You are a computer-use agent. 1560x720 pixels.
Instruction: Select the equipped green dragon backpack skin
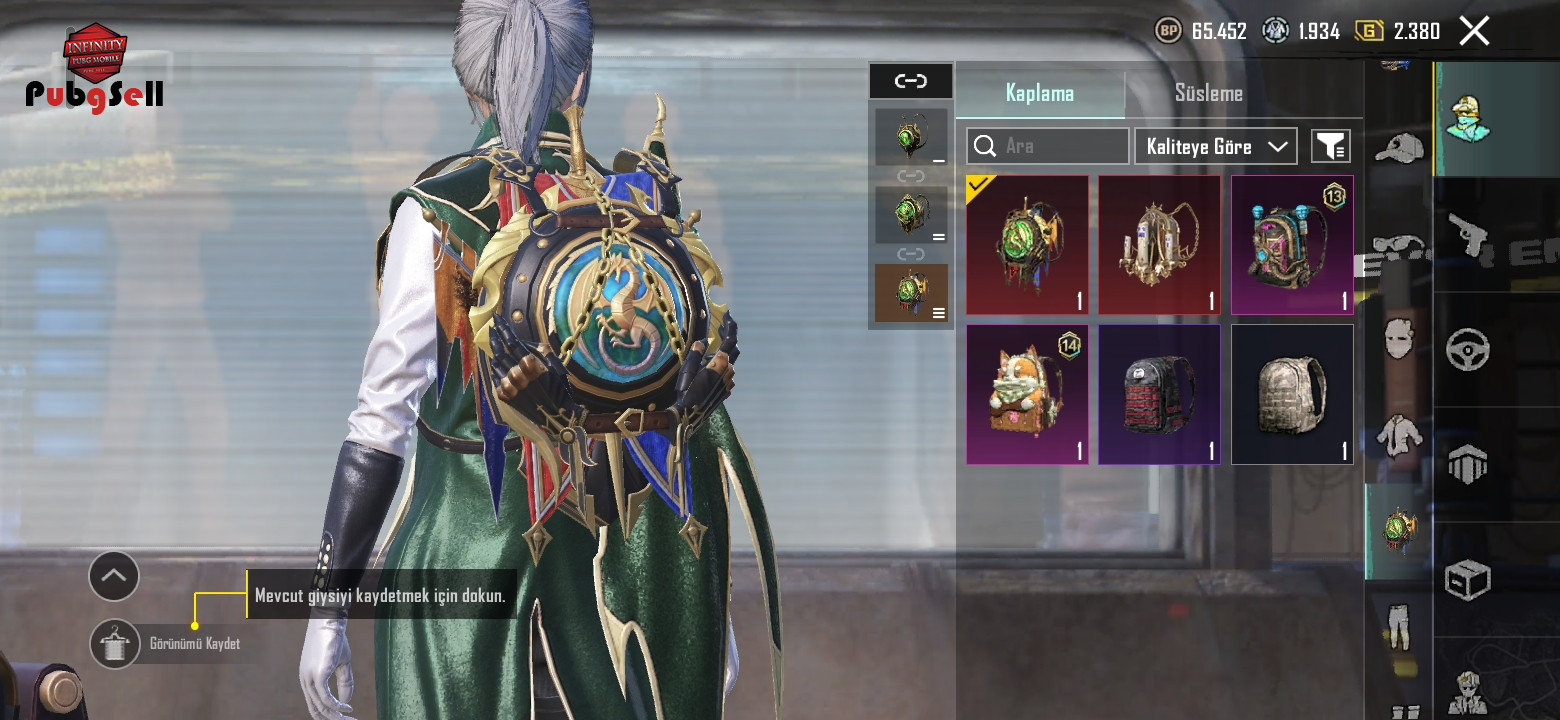(x=1027, y=245)
